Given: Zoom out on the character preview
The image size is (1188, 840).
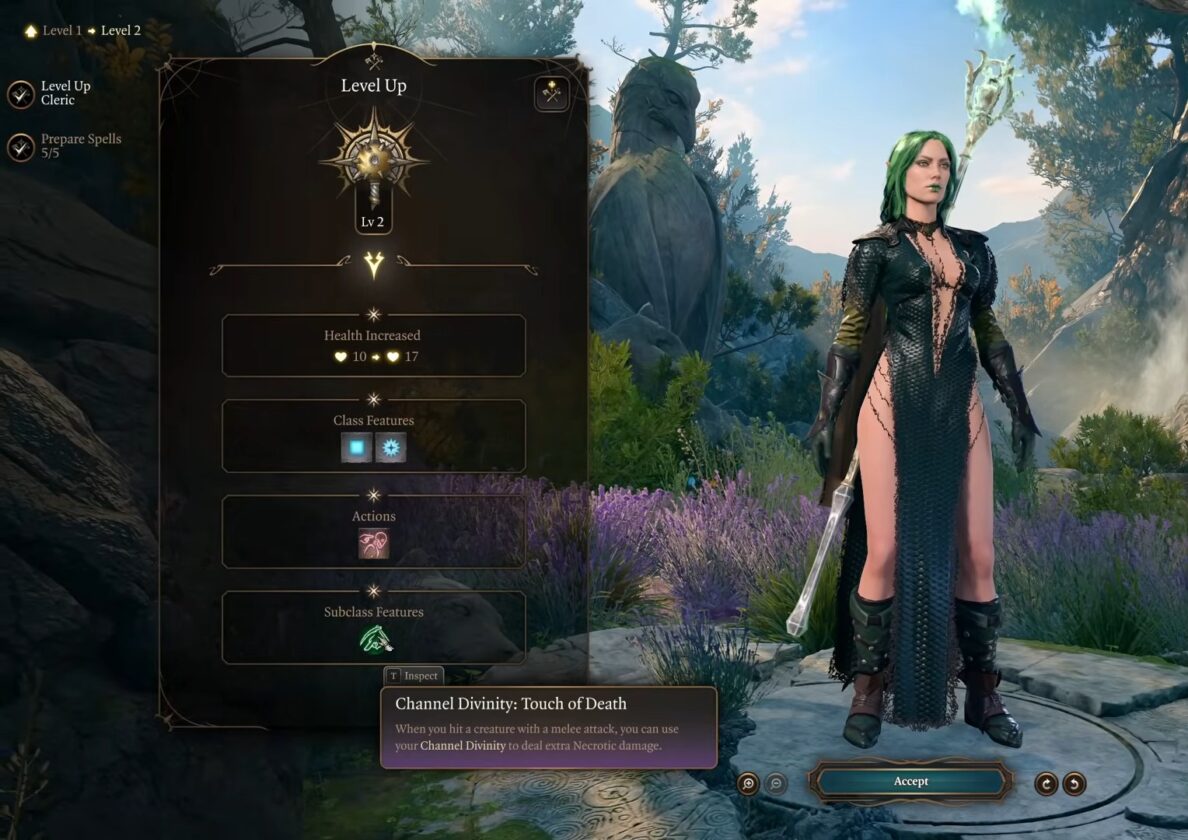Looking at the screenshot, I should tap(776, 783).
